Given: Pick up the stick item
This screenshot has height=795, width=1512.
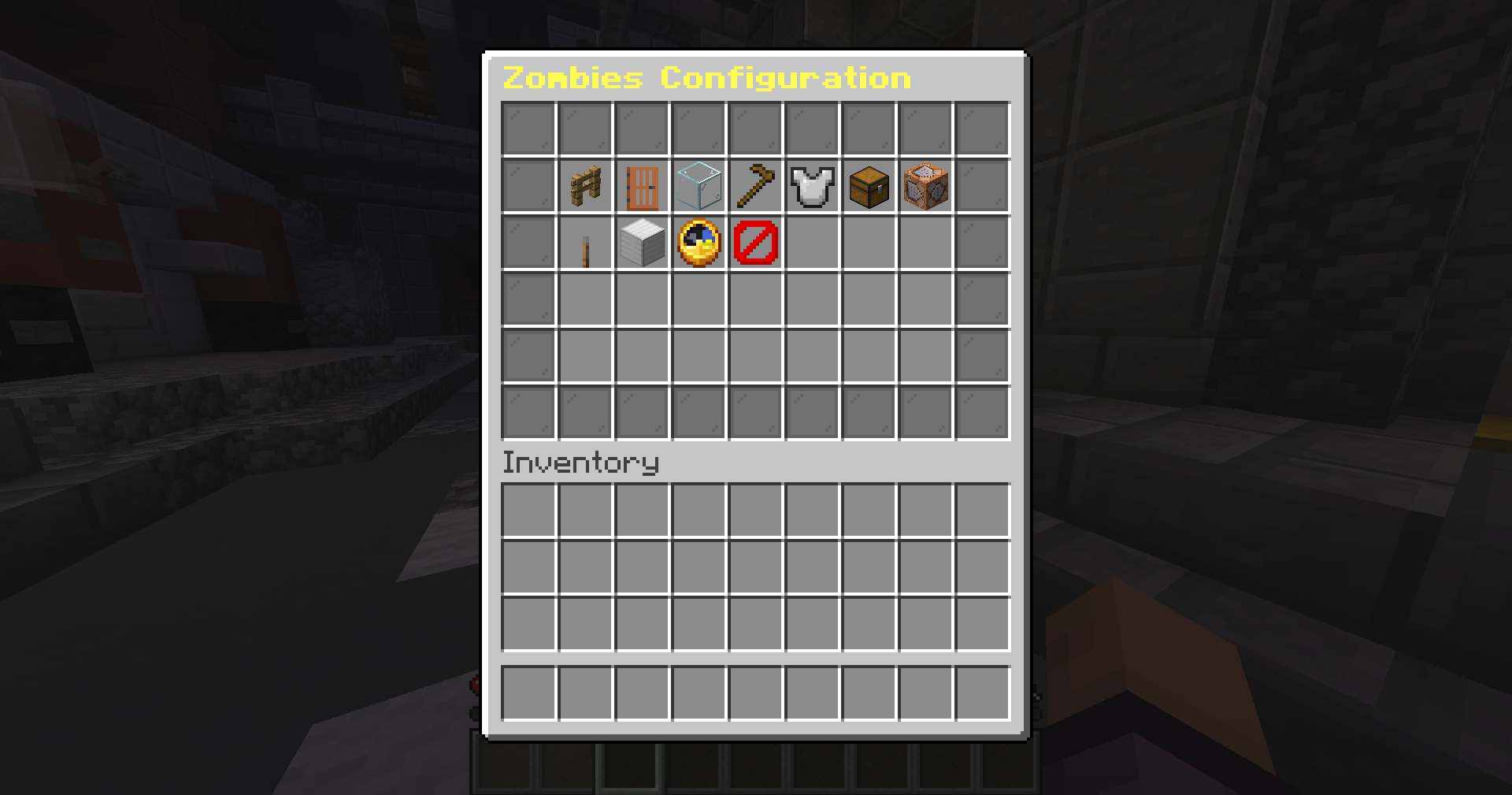Looking at the screenshot, I should 586,241.
